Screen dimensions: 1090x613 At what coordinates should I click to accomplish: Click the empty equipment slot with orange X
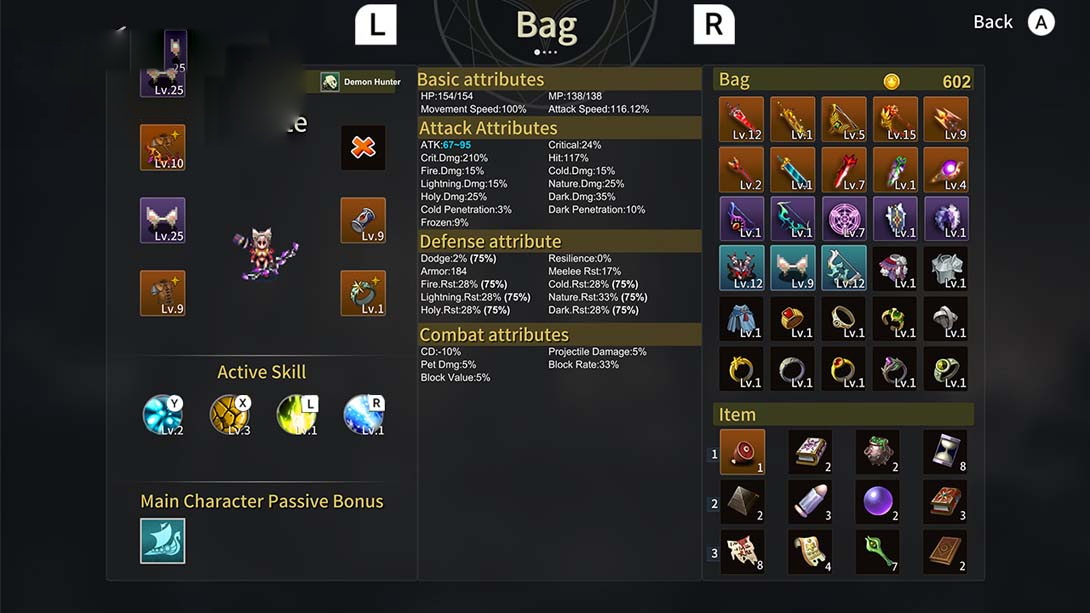point(363,148)
